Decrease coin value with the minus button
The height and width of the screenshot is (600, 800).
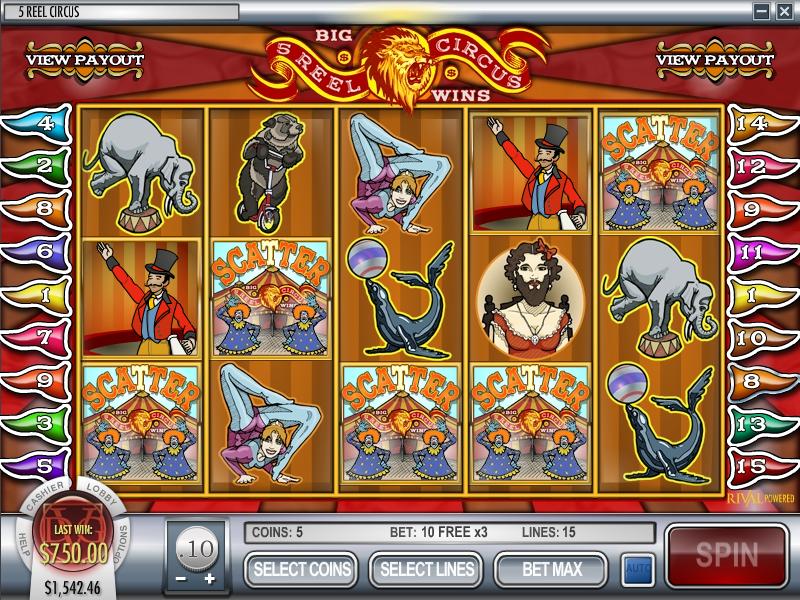click(182, 579)
